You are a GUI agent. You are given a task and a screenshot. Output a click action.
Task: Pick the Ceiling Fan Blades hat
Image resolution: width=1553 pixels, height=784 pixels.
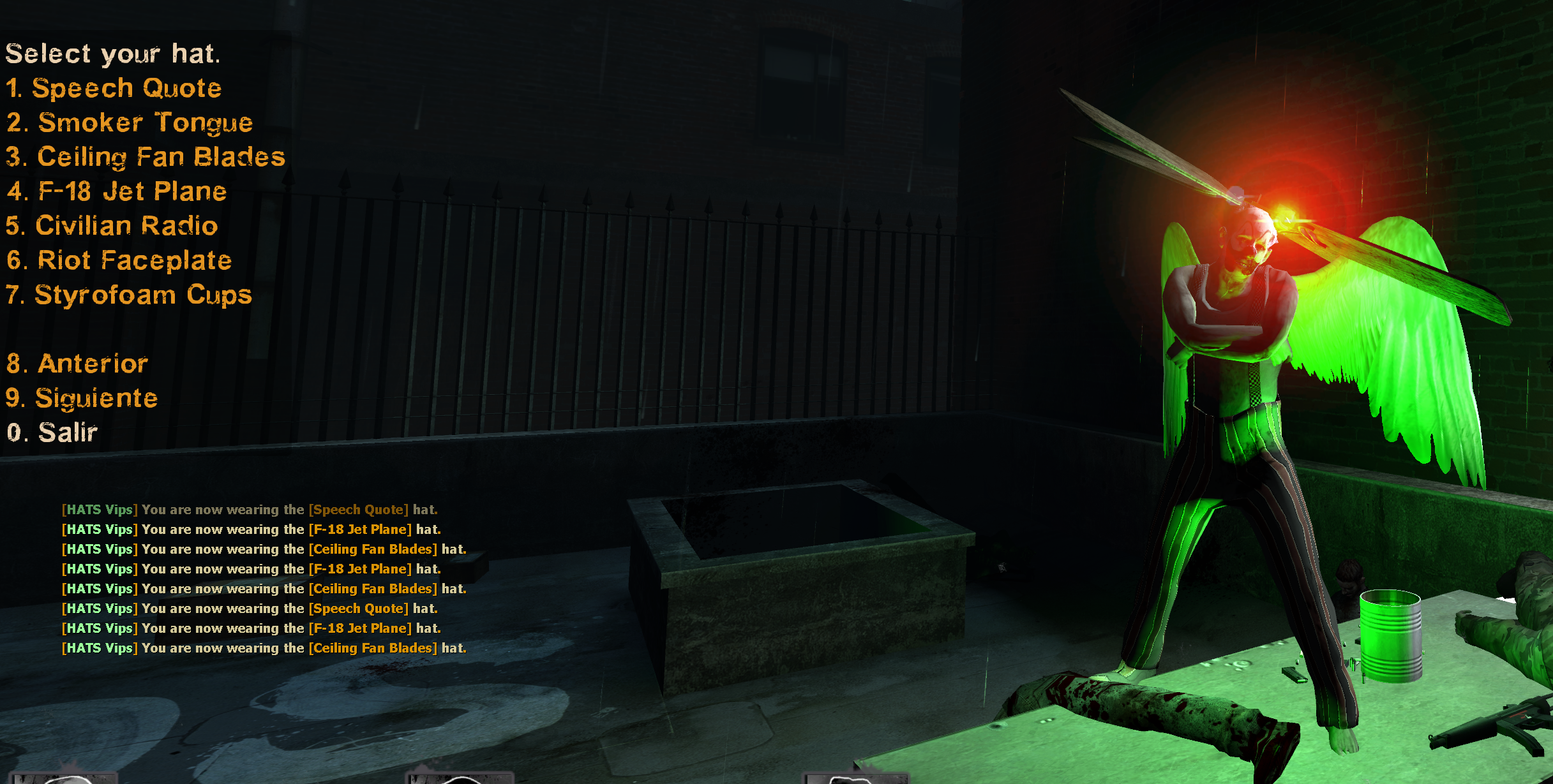coord(146,157)
